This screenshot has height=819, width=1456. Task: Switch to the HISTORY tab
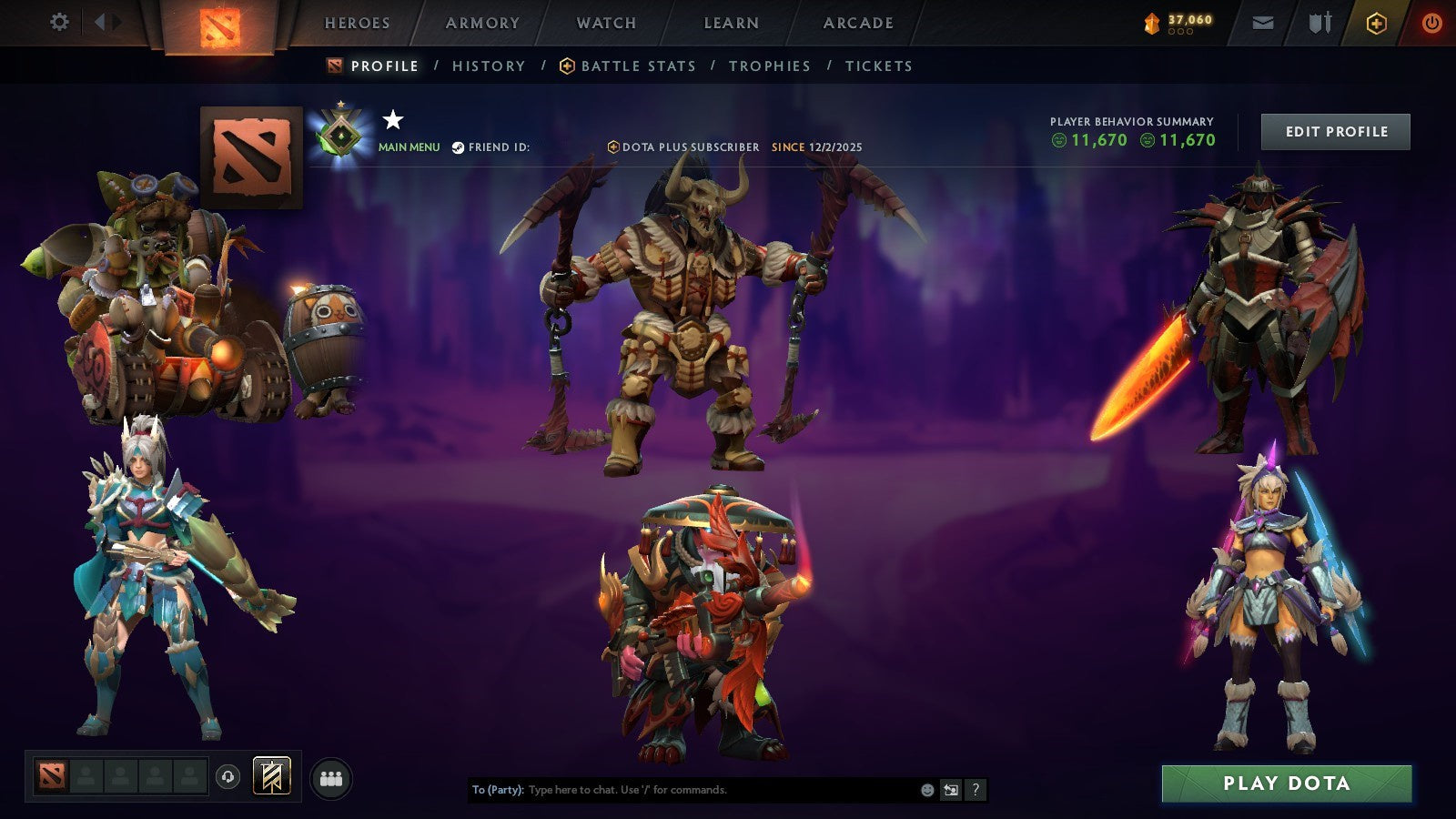point(488,66)
